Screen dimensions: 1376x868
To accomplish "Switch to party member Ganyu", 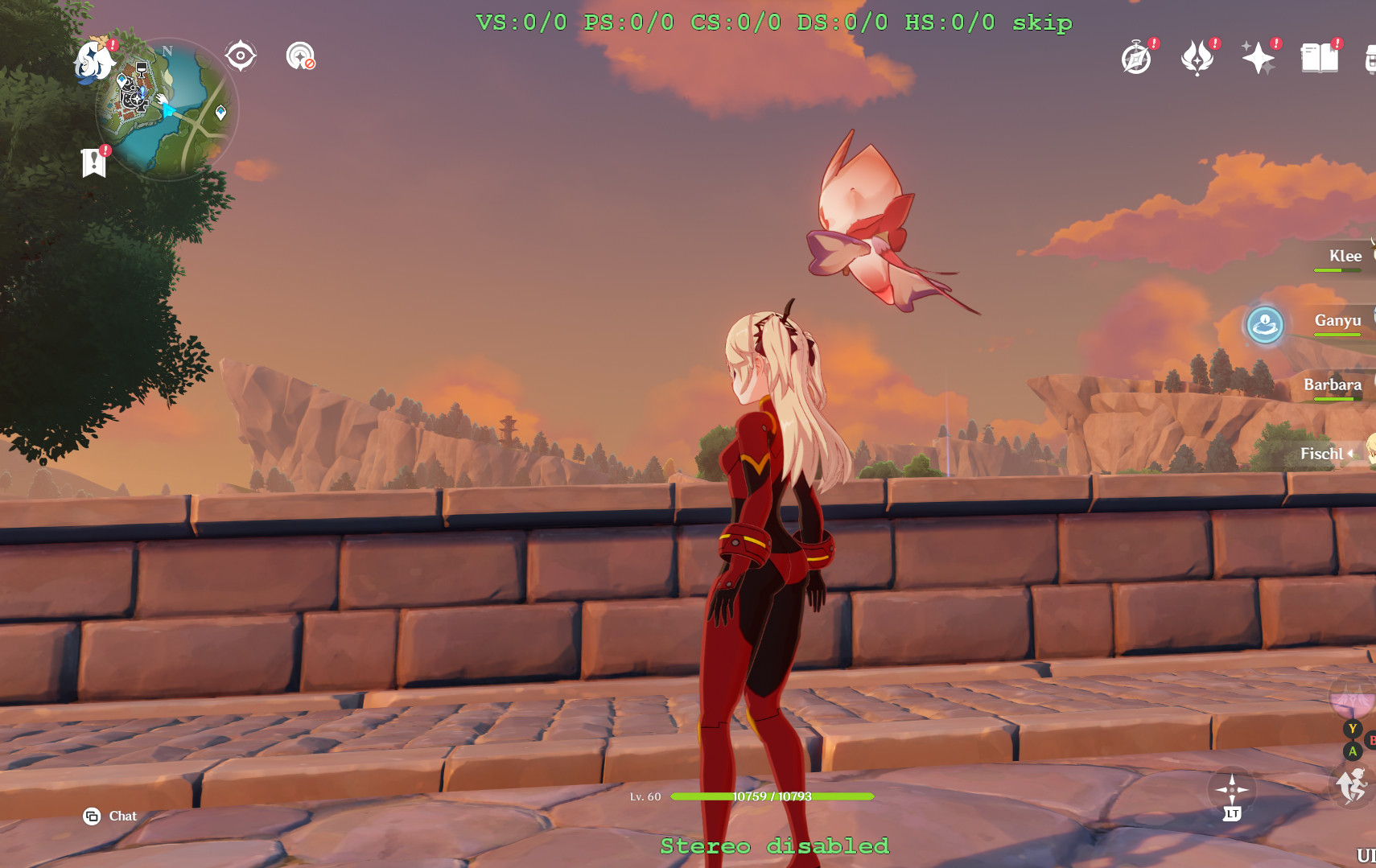I will point(1337,320).
